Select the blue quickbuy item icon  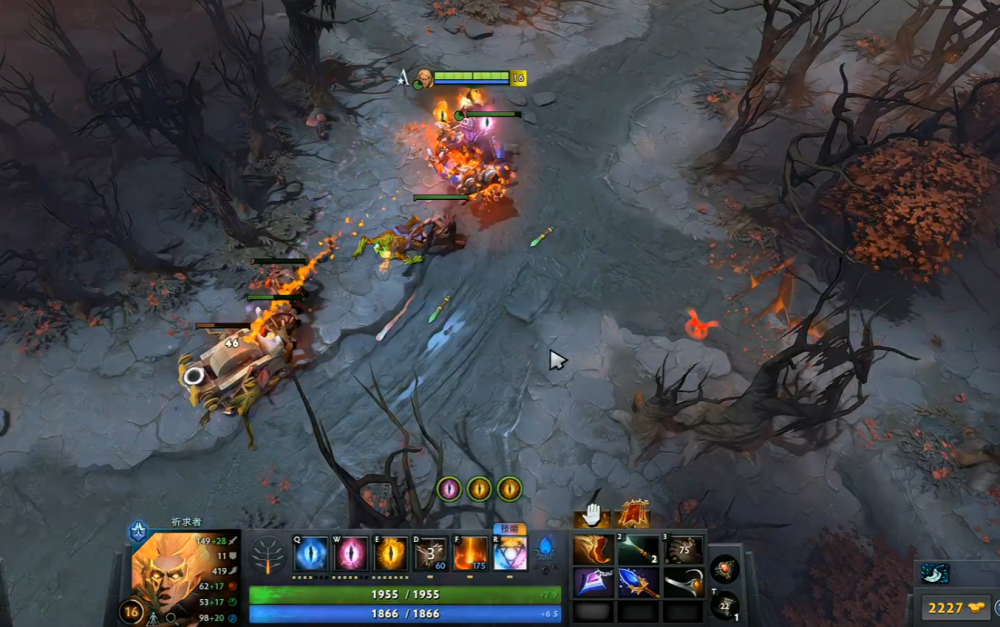[x=935, y=573]
